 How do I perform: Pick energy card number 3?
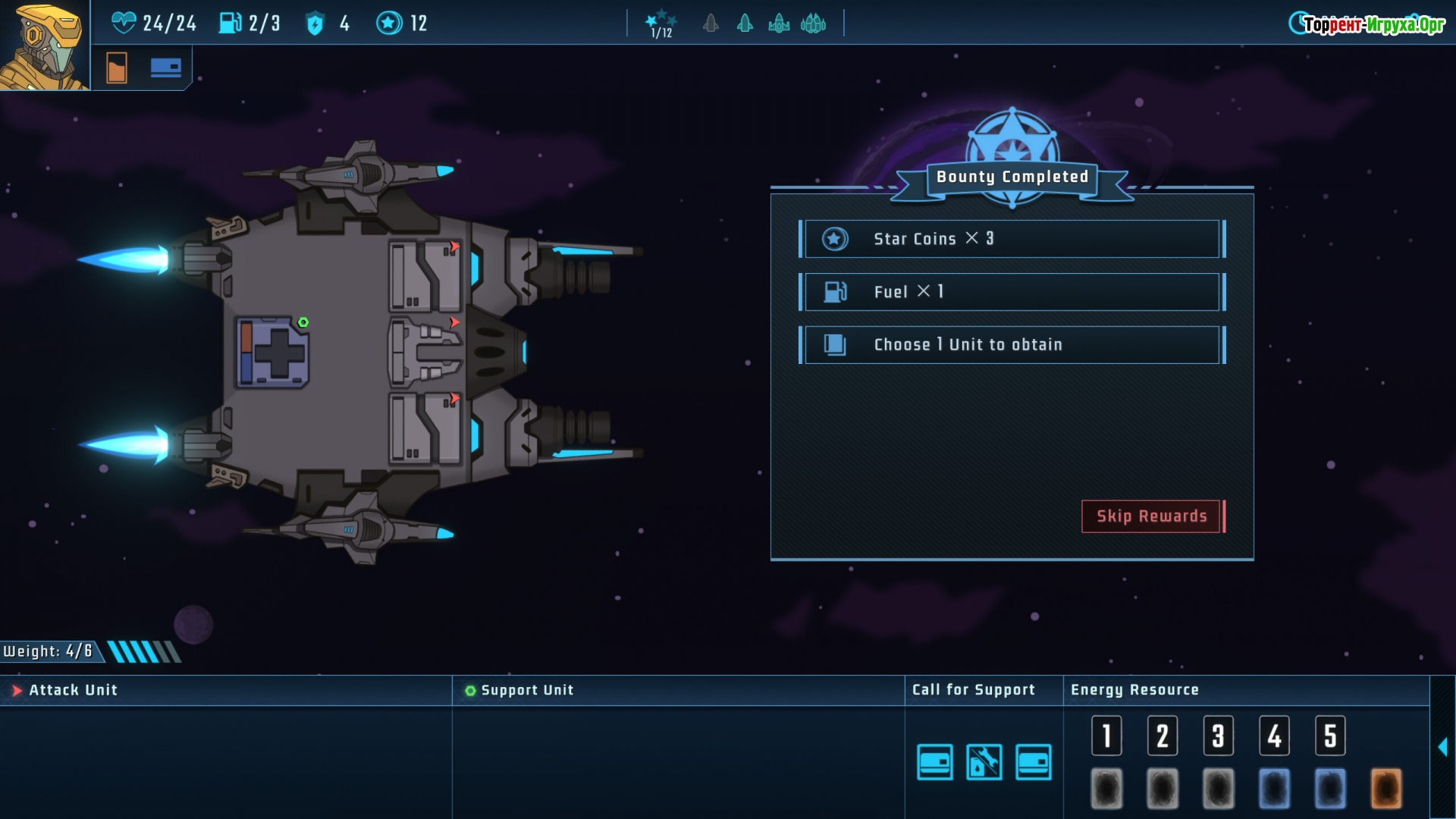(1218, 736)
